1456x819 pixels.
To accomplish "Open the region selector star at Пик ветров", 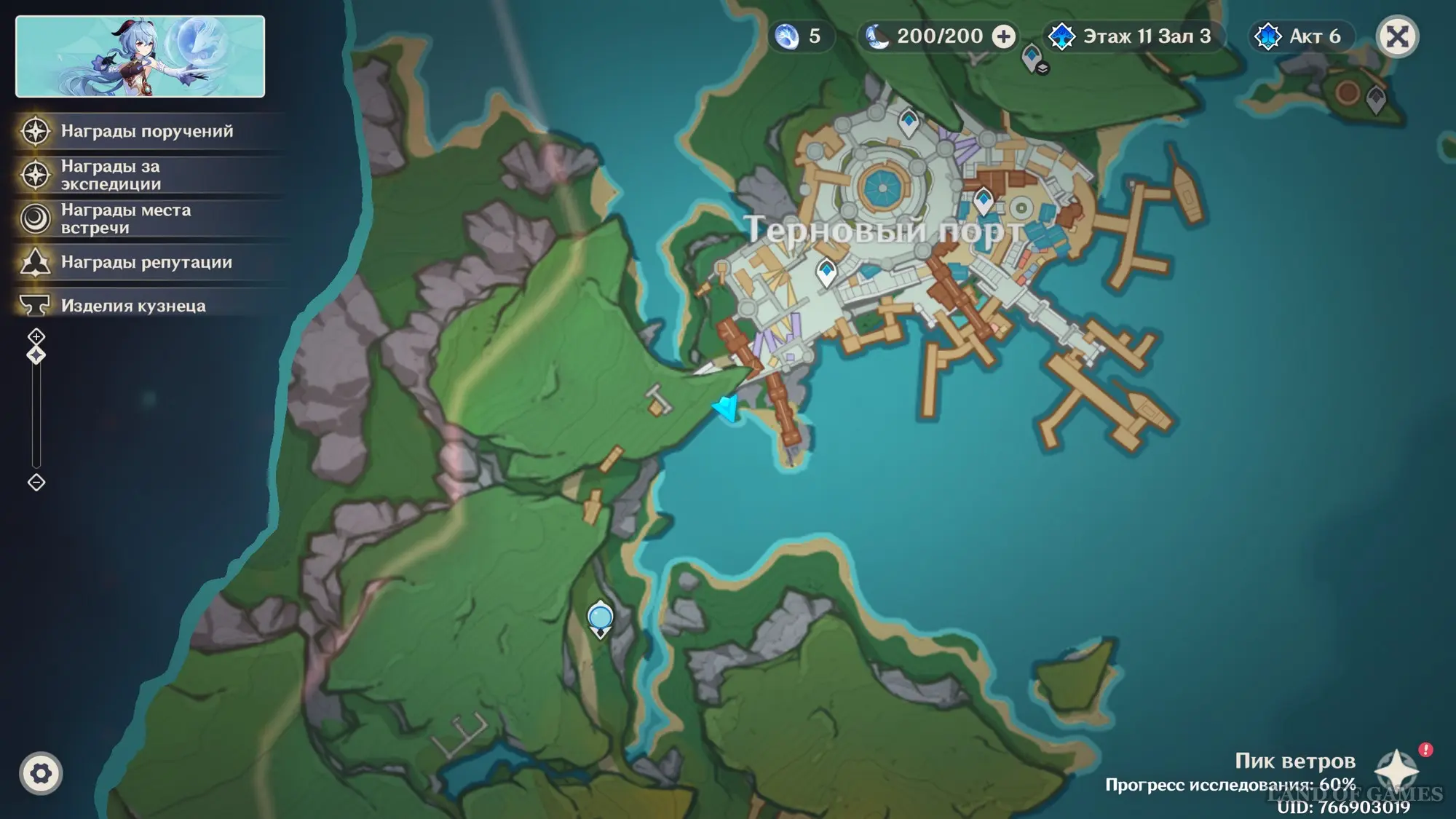I will 1396,770.
